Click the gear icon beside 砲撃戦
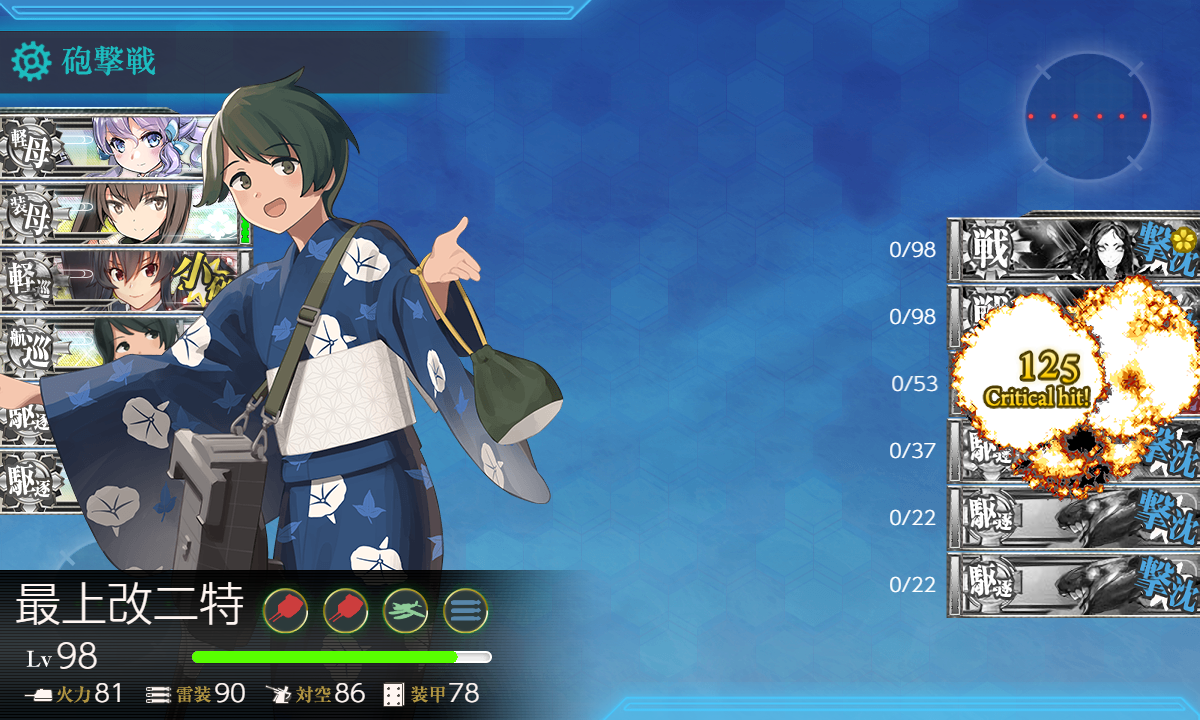The width and height of the screenshot is (1200, 720). [x=31, y=62]
